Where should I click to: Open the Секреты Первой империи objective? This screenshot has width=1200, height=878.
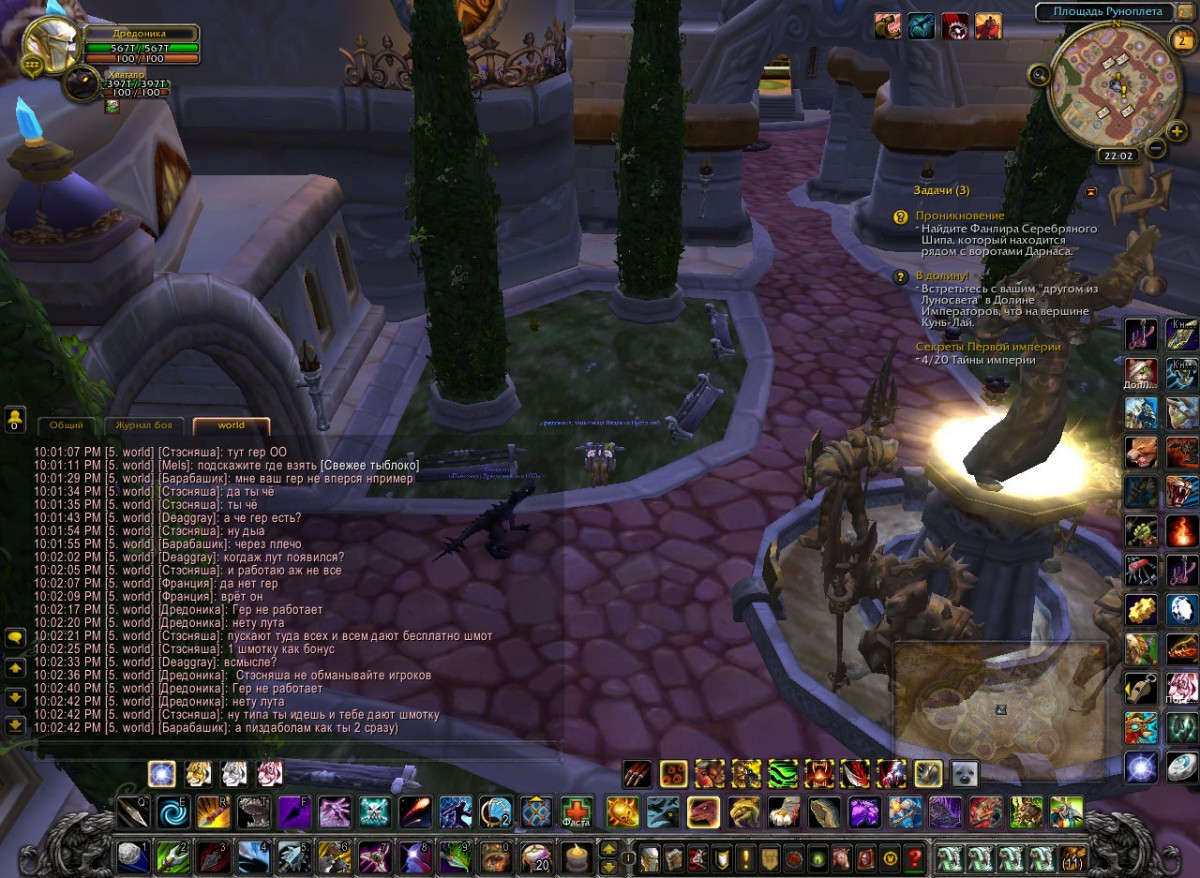pyautogui.click(x=988, y=347)
